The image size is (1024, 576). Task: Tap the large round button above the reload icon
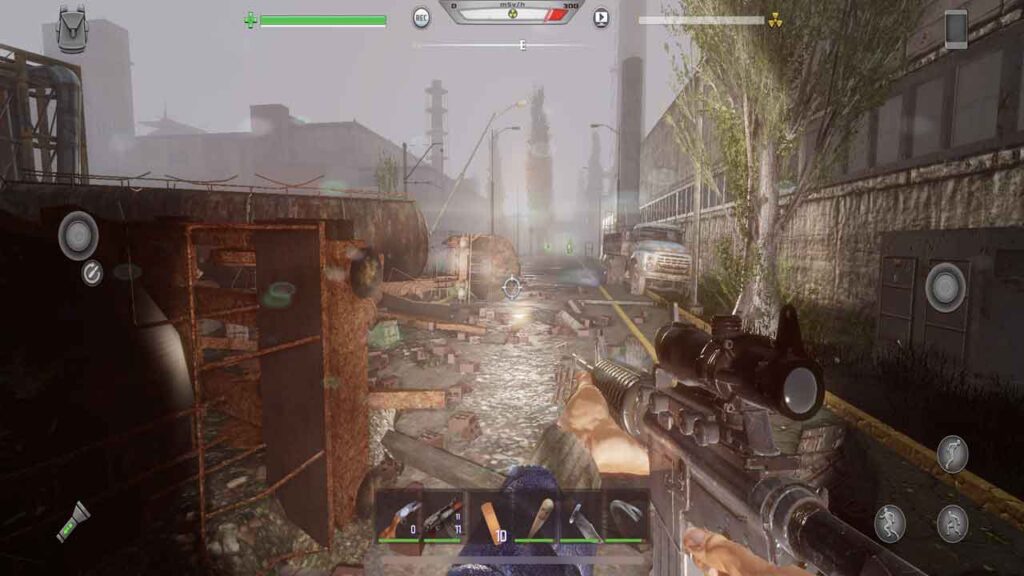(78, 236)
